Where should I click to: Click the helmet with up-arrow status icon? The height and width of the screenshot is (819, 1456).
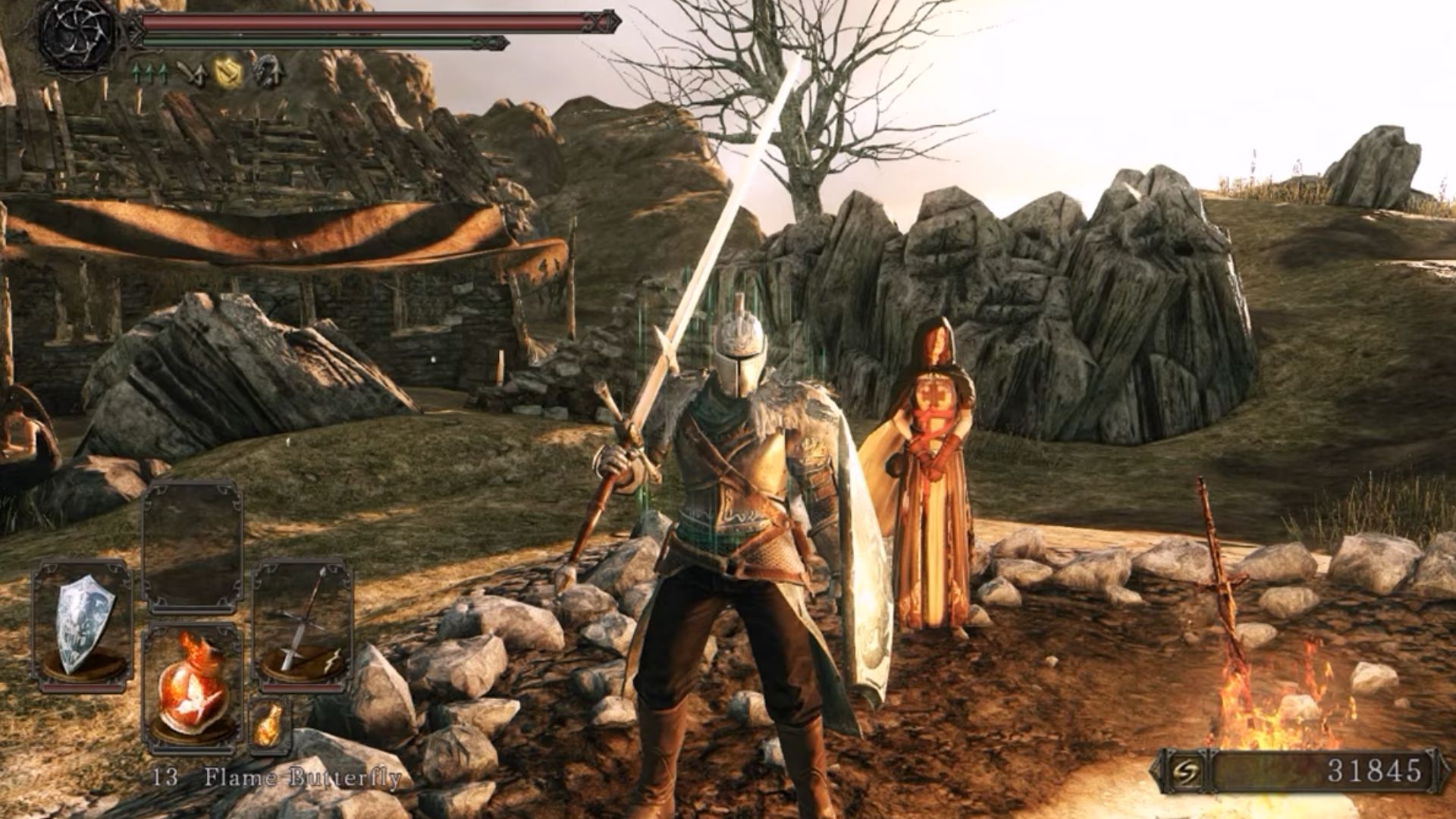pos(266,71)
